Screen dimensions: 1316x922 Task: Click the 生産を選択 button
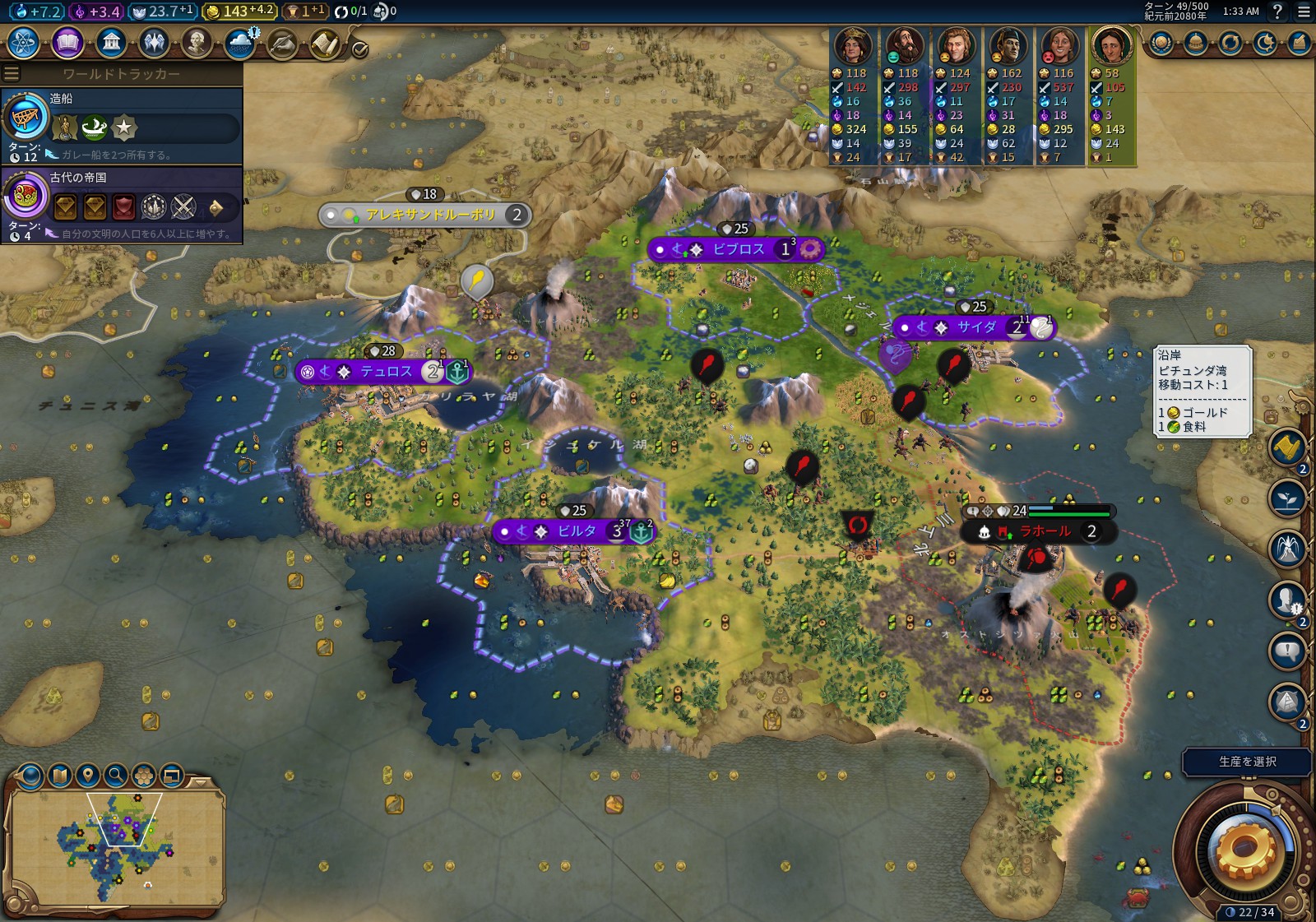[x=1246, y=762]
